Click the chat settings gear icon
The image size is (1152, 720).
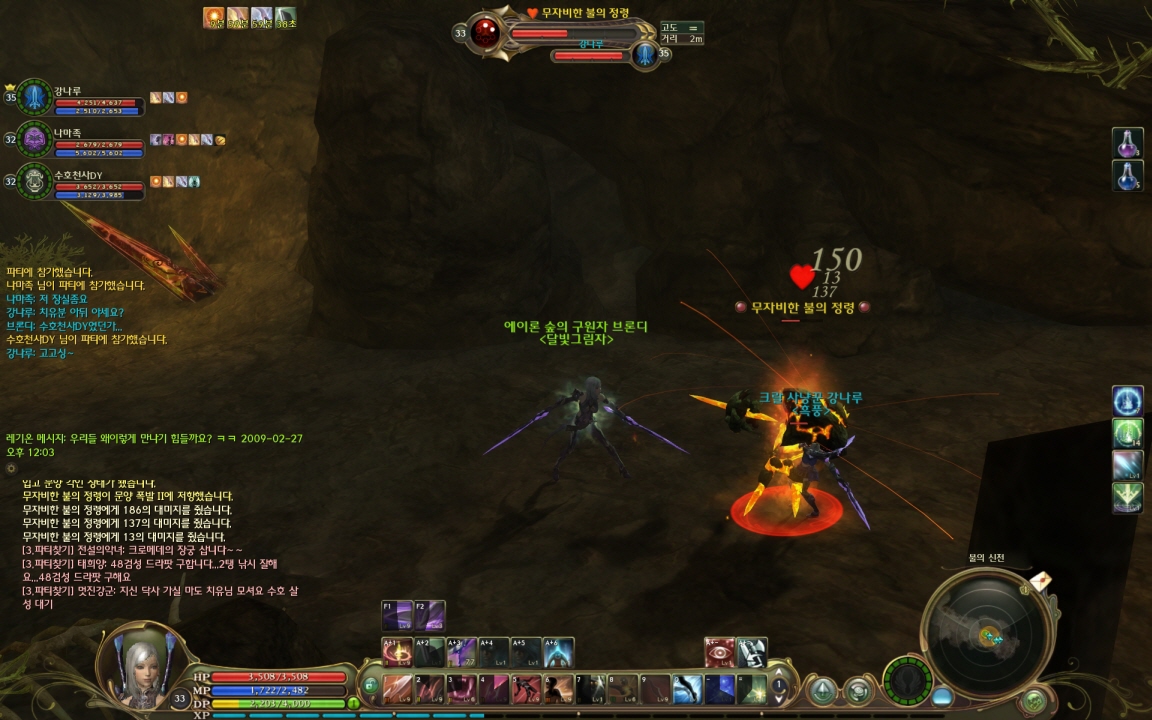tap(11, 467)
